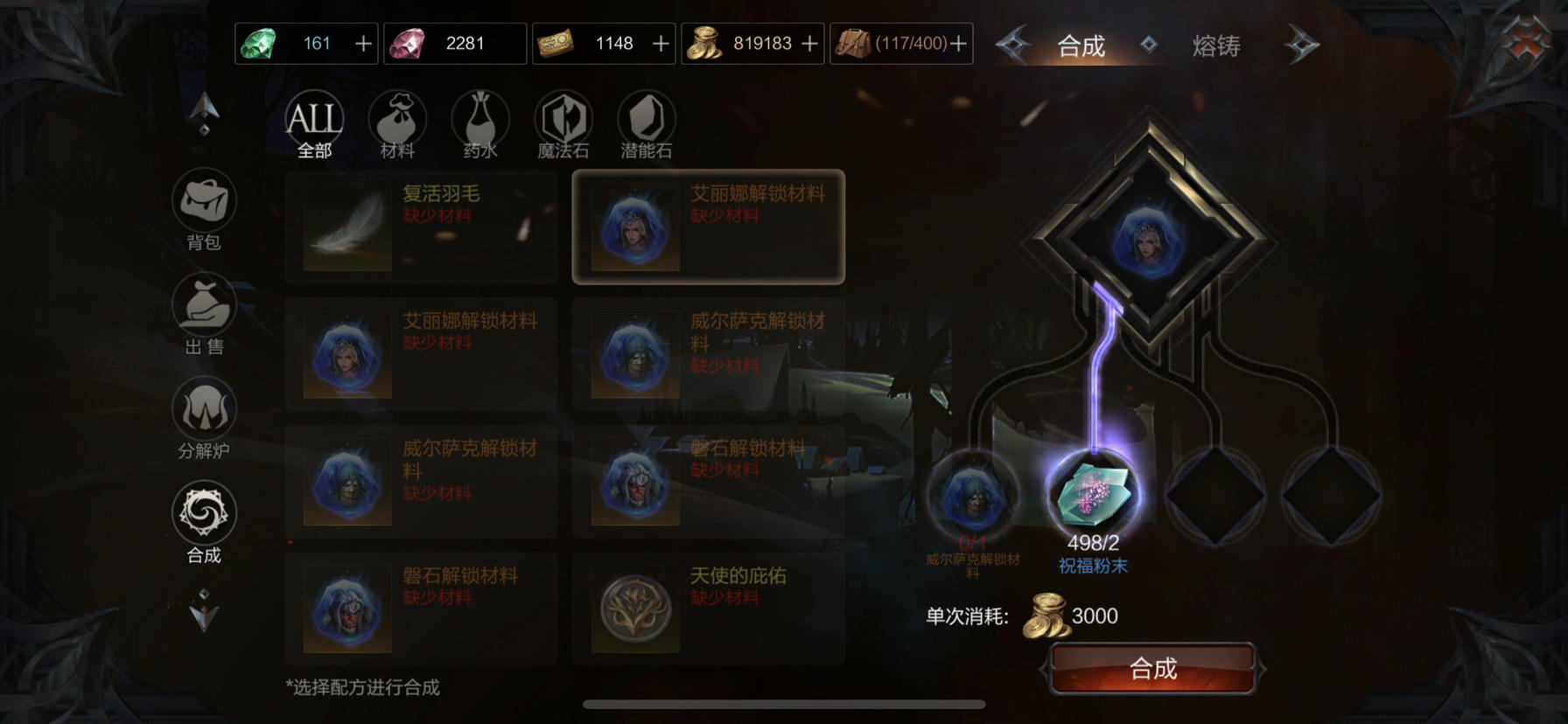Filter recipes by the 潜能石 icon
This screenshot has width=1568, height=724.
click(x=645, y=118)
